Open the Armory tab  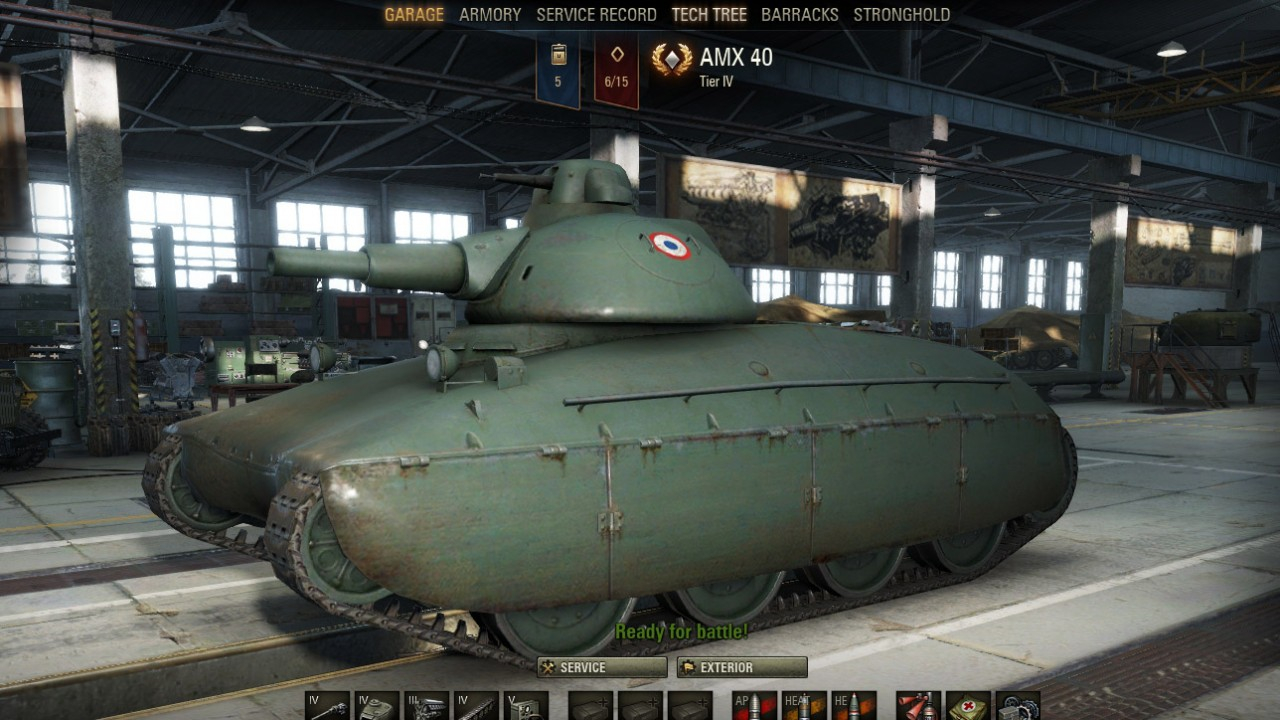coord(490,15)
